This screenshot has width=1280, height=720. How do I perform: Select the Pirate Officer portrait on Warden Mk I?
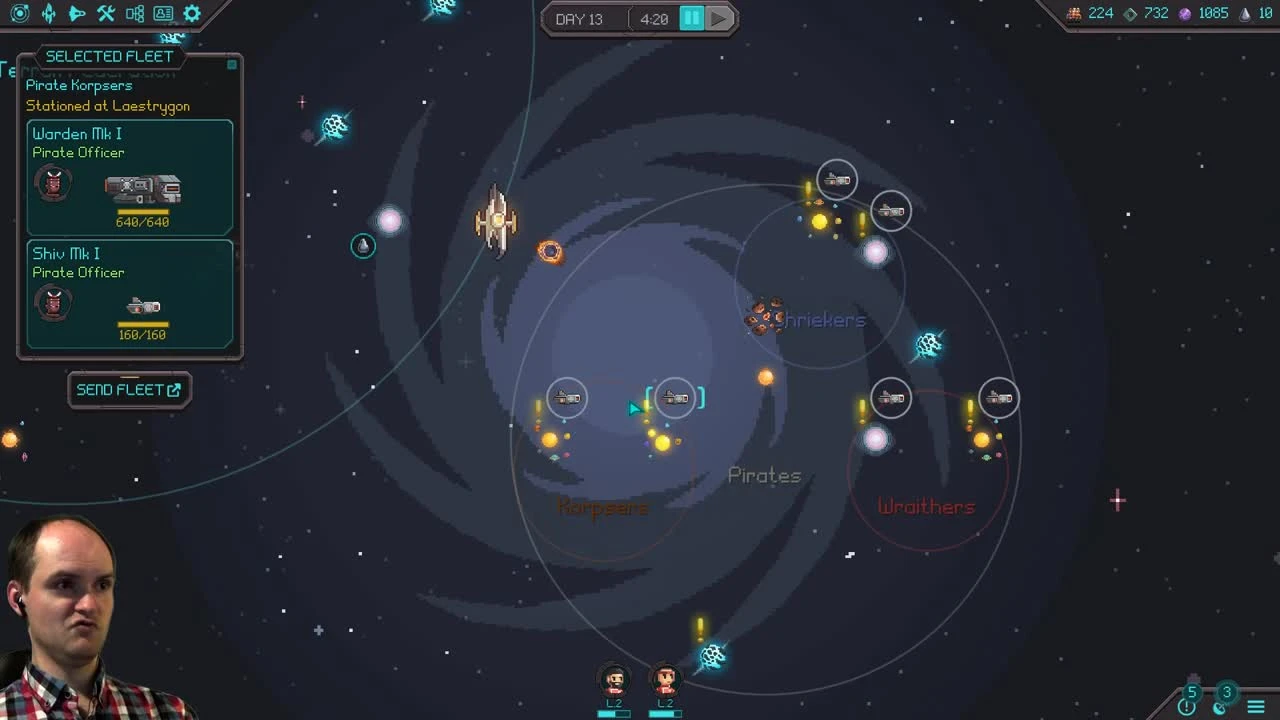click(53, 183)
